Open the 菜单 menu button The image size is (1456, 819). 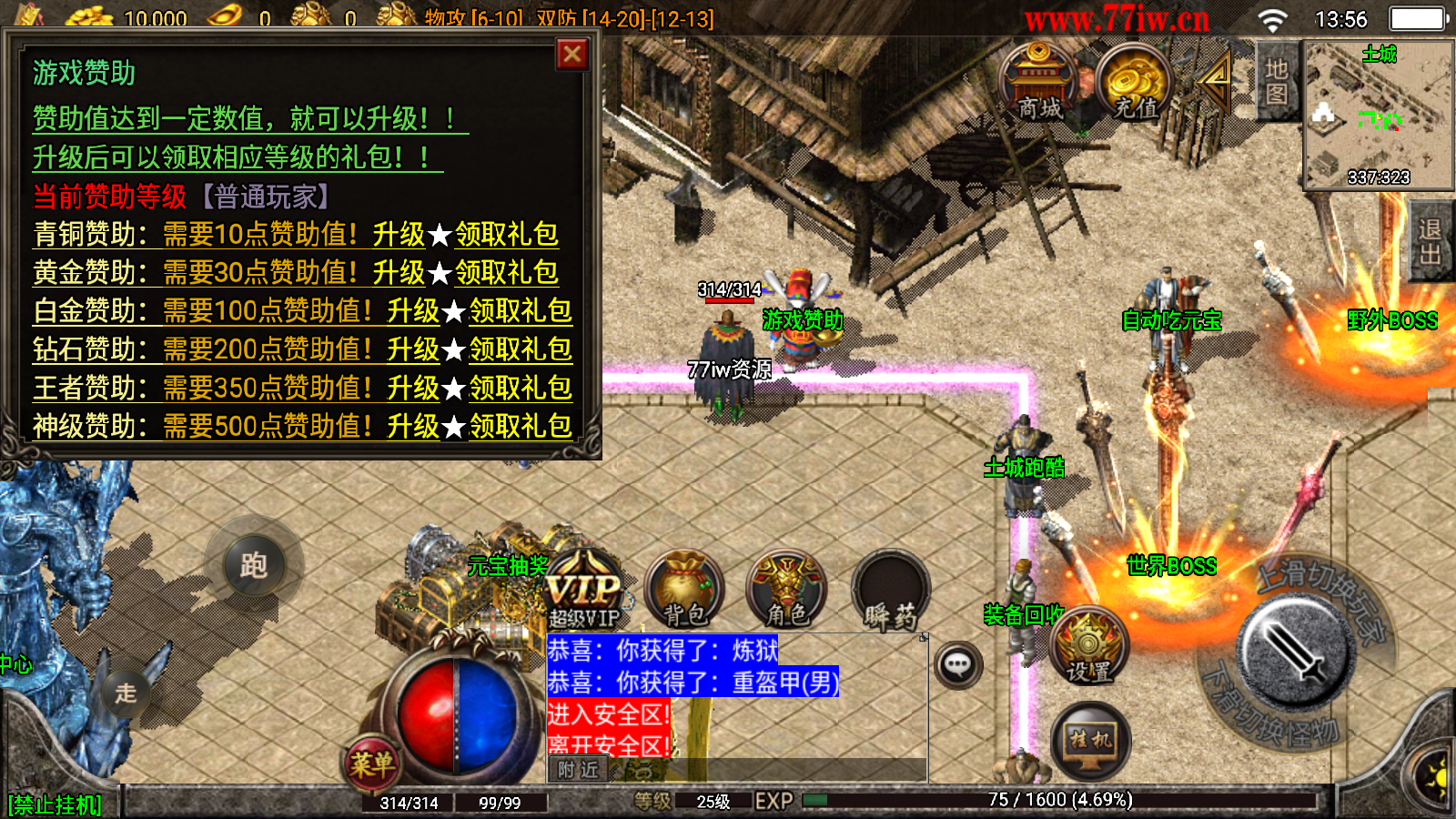tap(371, 763)
